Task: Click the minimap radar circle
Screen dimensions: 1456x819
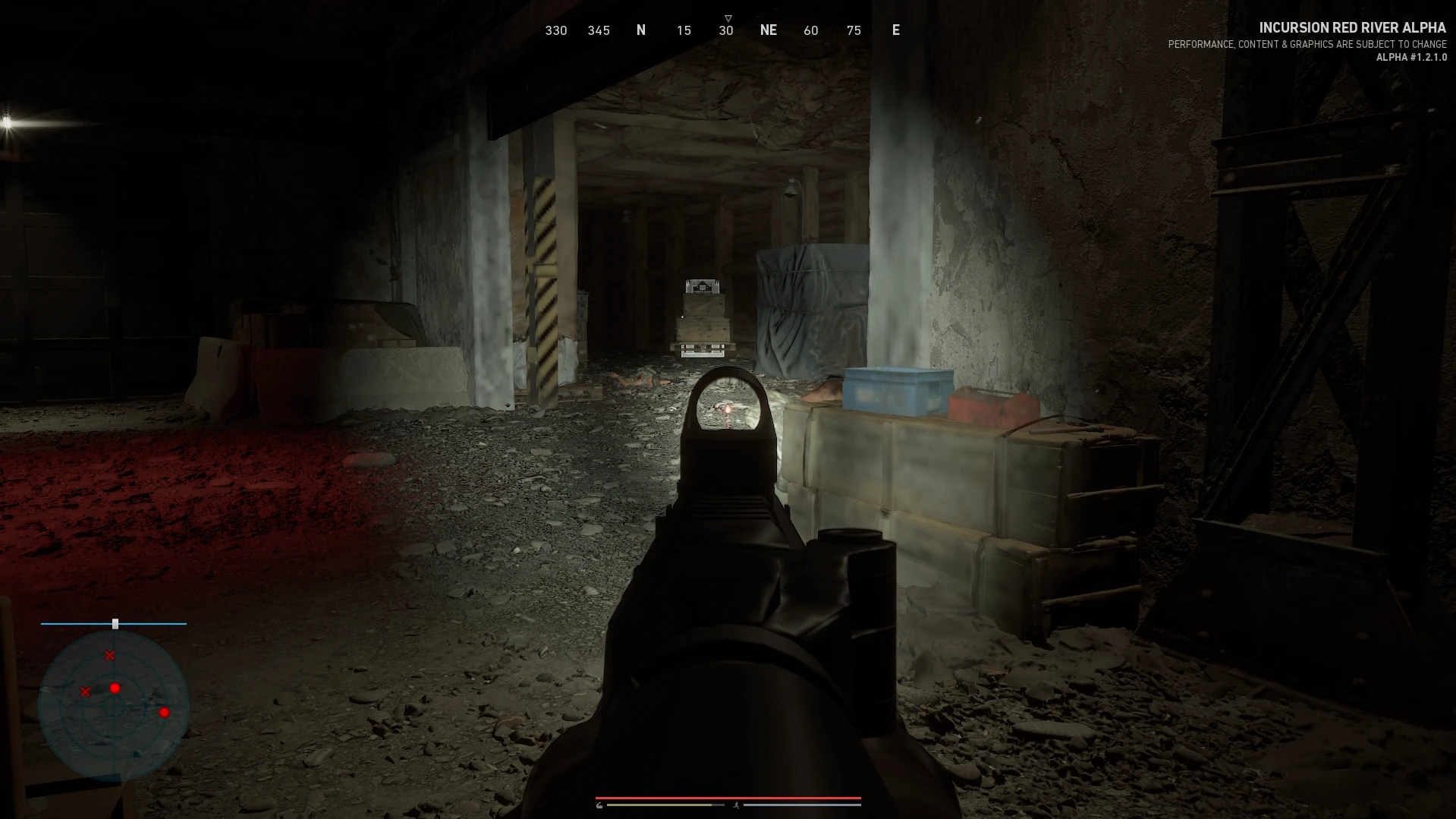Action: pos(114,707)
